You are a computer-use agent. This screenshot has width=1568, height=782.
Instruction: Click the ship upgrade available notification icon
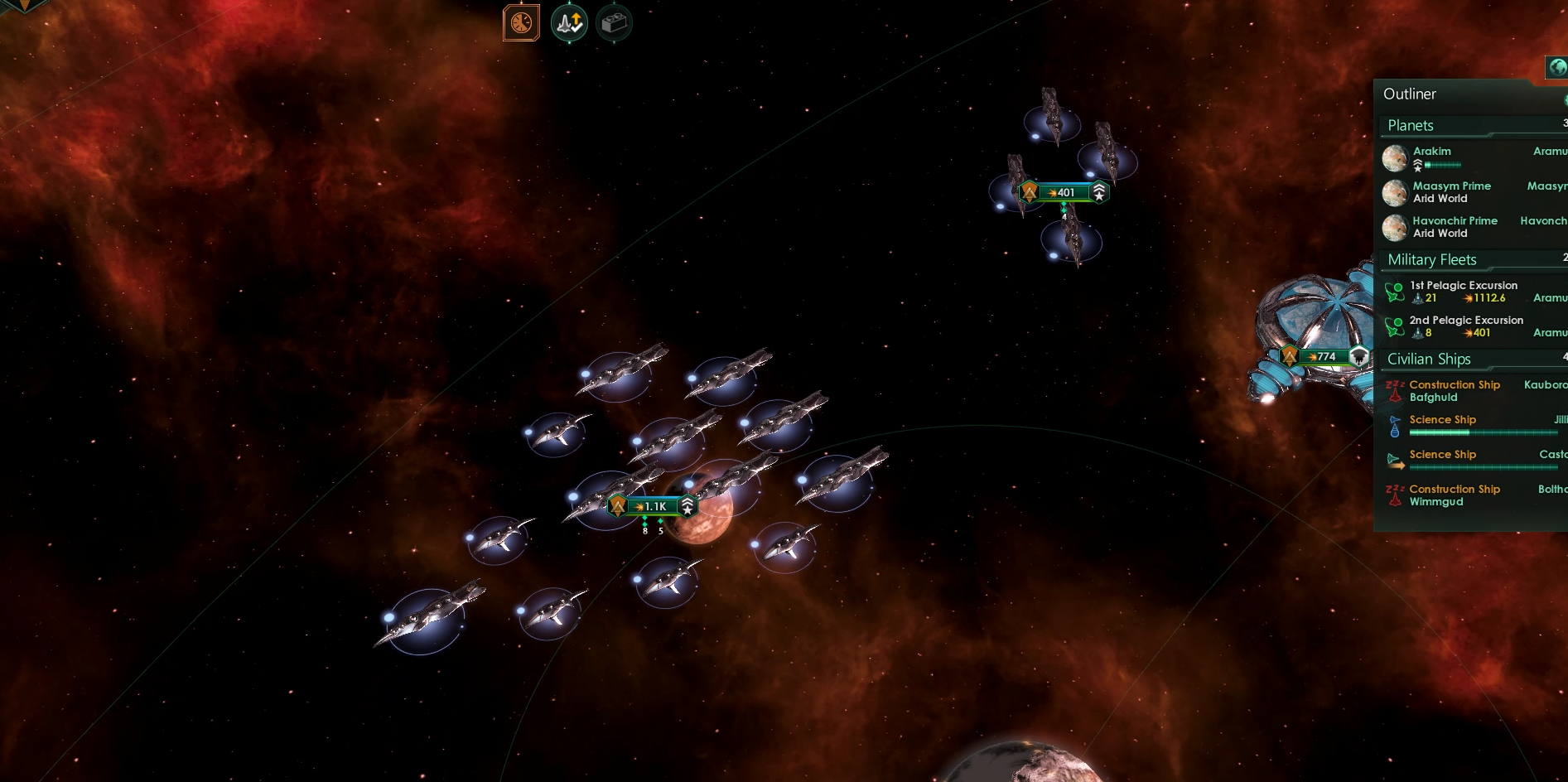(x=569, y=22)
